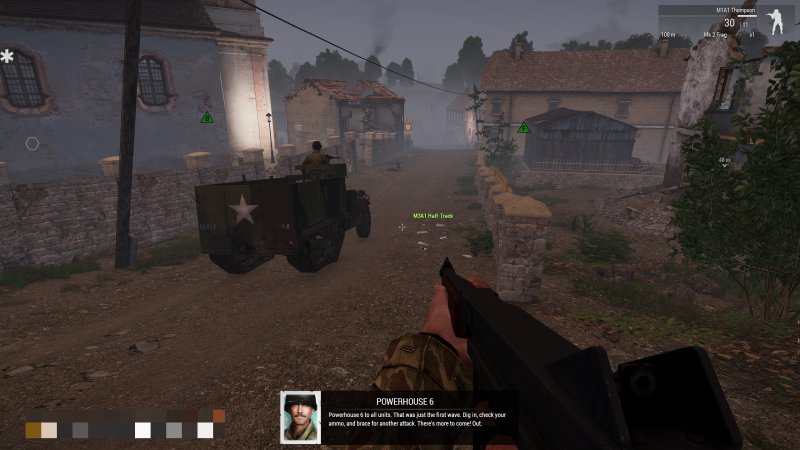Click the Powerhouse 6 speaker portrait
Screen dimensions: 800x450
tap(300, 415)
